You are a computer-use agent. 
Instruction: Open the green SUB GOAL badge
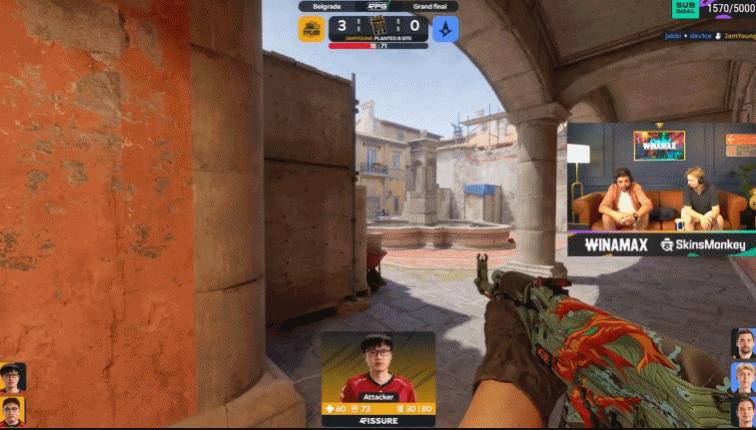point(686,9)
